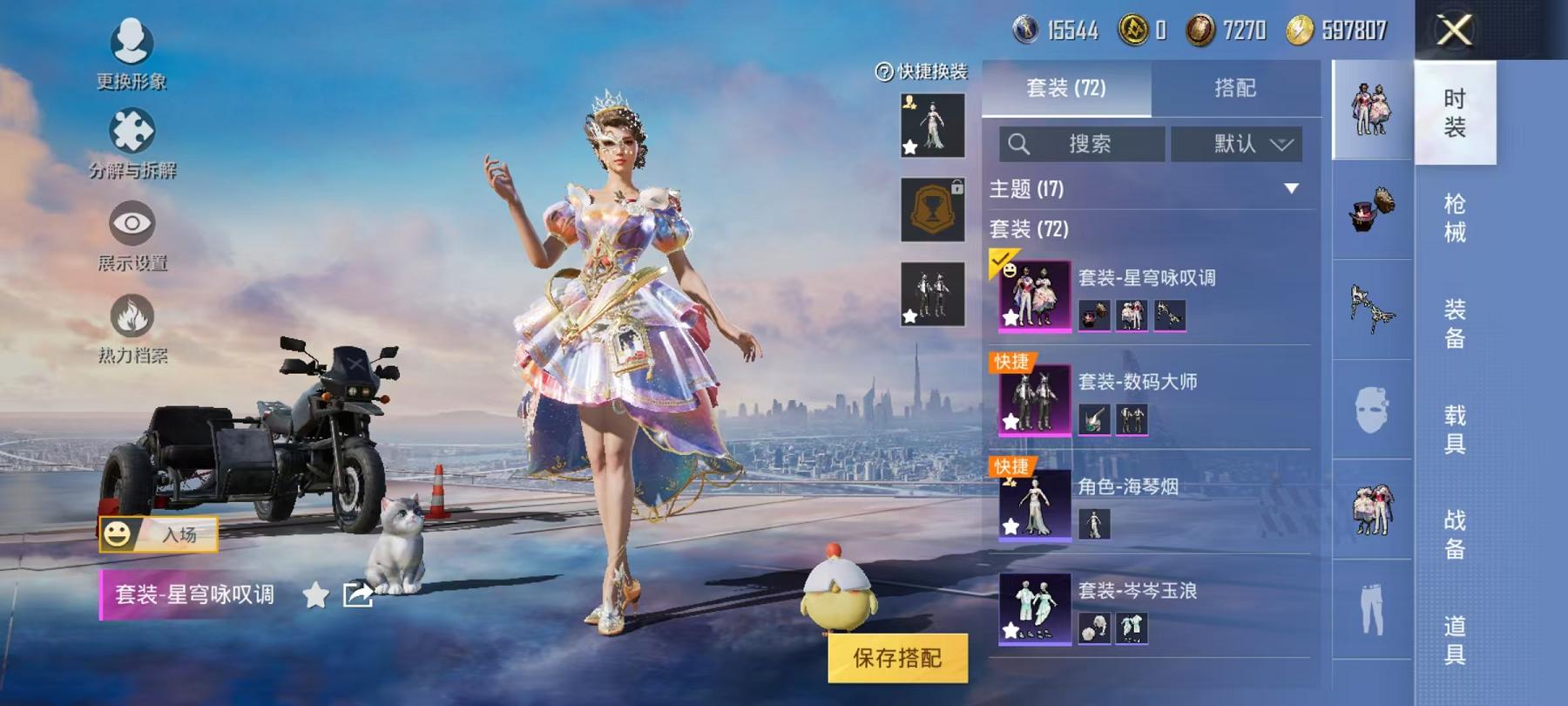Open 展示设置 display settings

point(132,234)
